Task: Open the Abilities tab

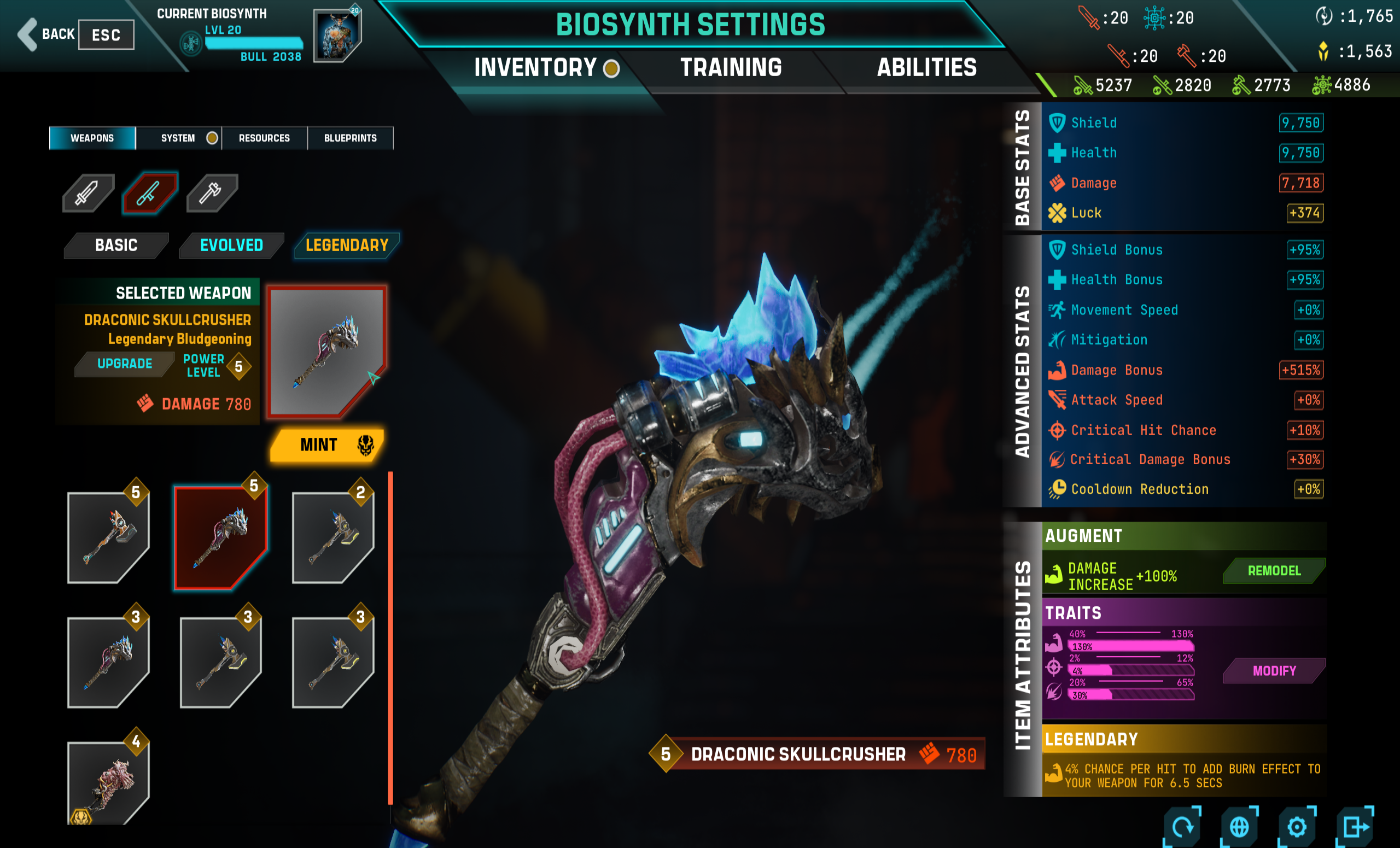Action: pos(927,68)
